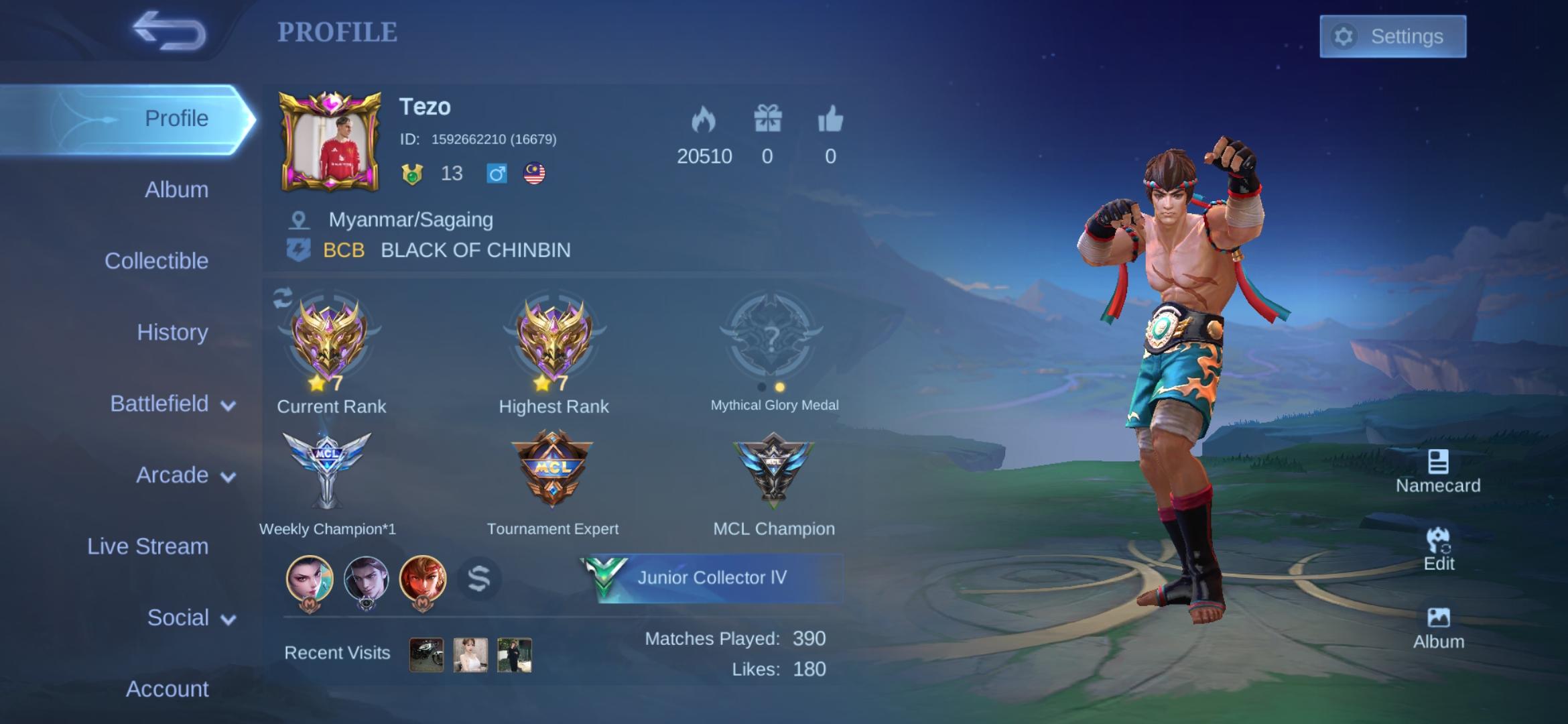This screenshot has height=724, width=1568.
Task: View the Highest Rank badge
Action: 553,340
